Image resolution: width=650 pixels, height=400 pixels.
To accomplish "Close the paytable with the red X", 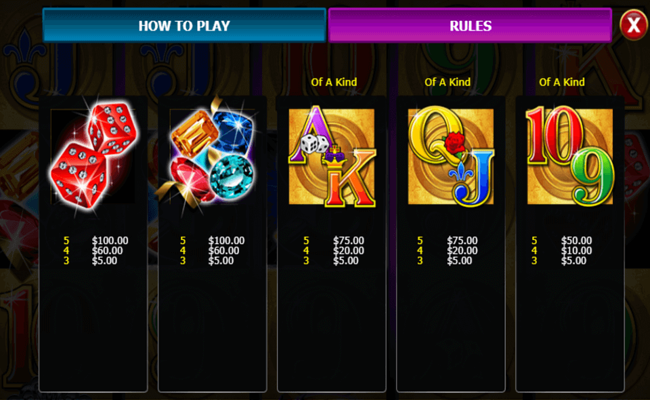I will pos(632,25).
